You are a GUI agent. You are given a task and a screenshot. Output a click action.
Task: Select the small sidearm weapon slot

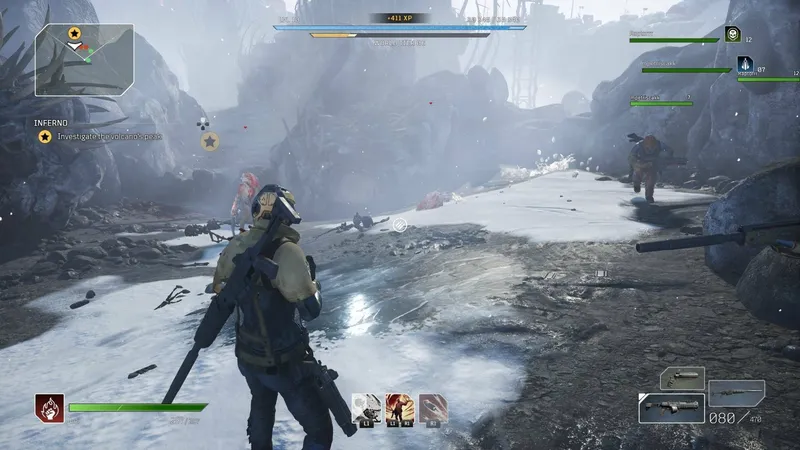click(x=683, y=379)
